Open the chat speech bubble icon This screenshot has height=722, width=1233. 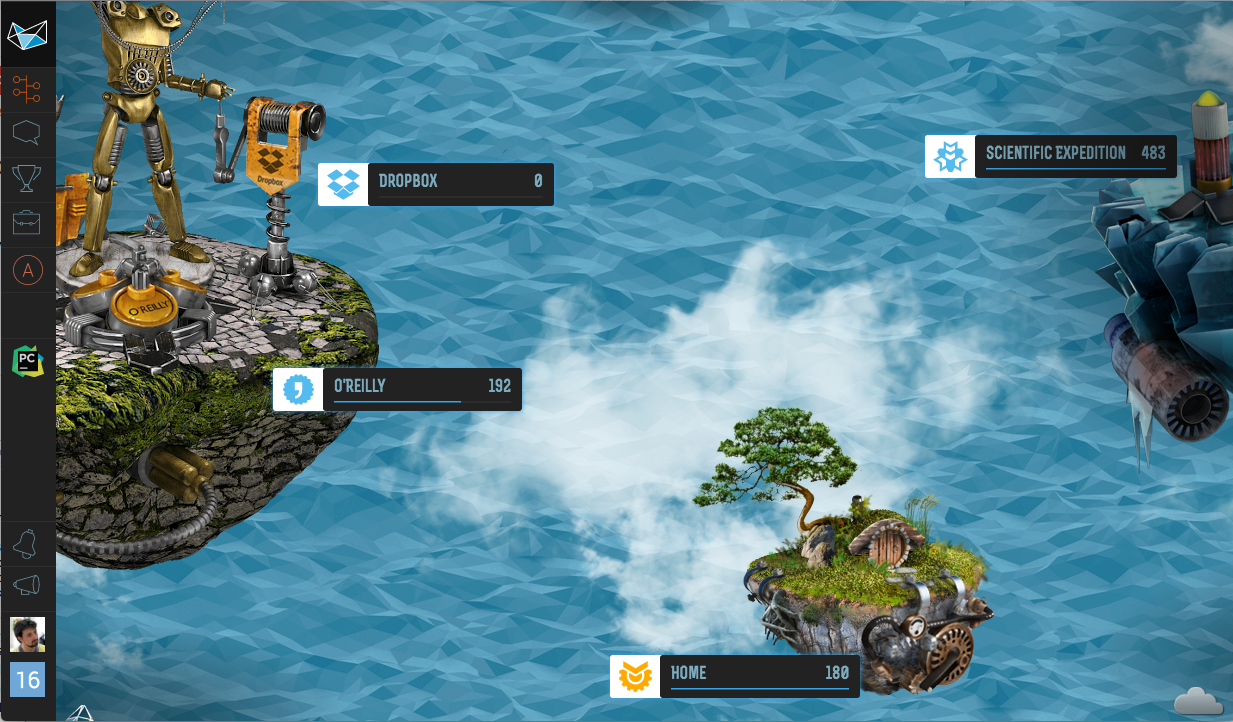click(27, 133)
